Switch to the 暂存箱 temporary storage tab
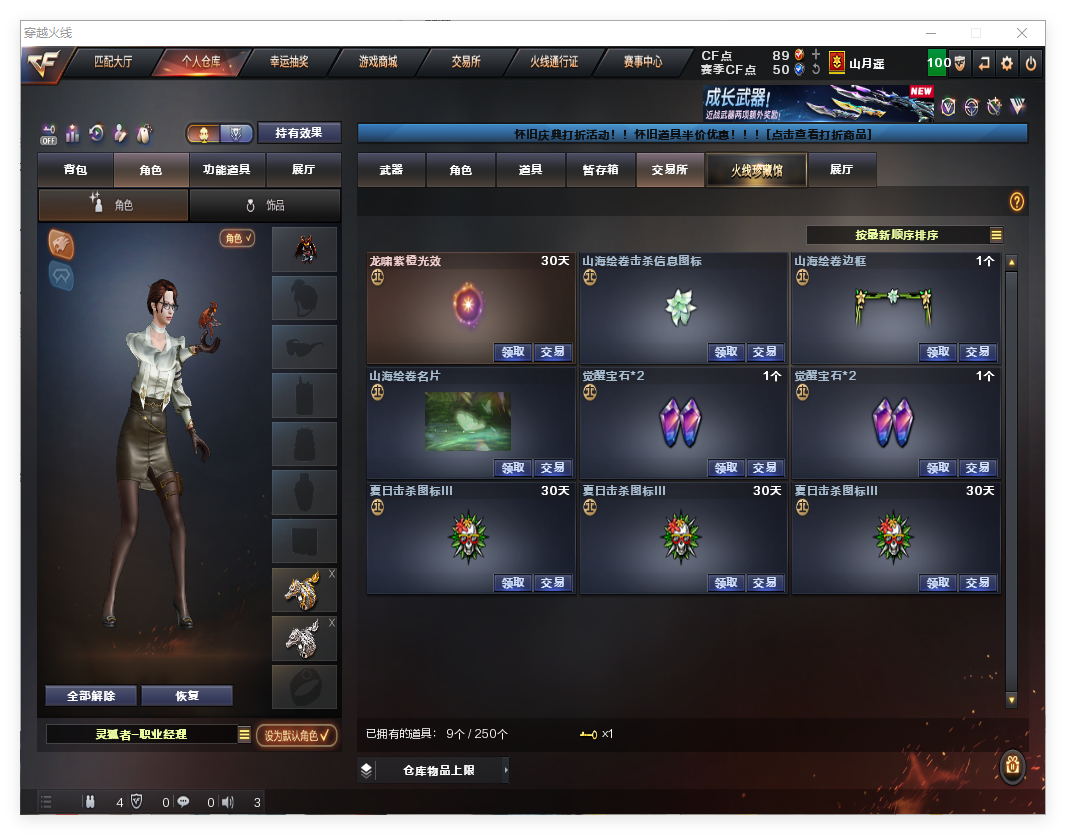The height and width of the screenshot is (835, 1066). tap(601, 170)
